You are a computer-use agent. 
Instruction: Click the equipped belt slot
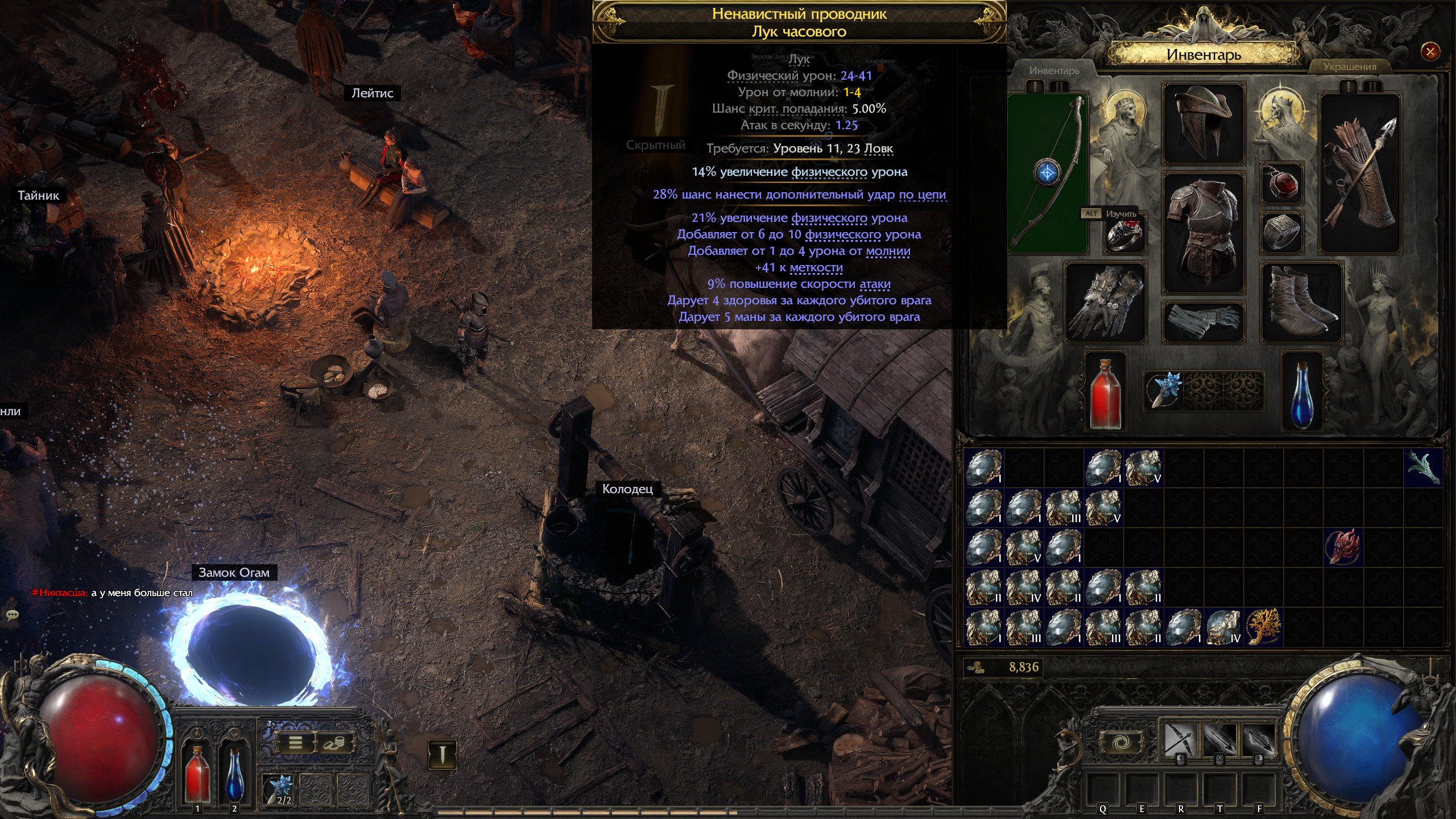click(x=1203, y=321)
